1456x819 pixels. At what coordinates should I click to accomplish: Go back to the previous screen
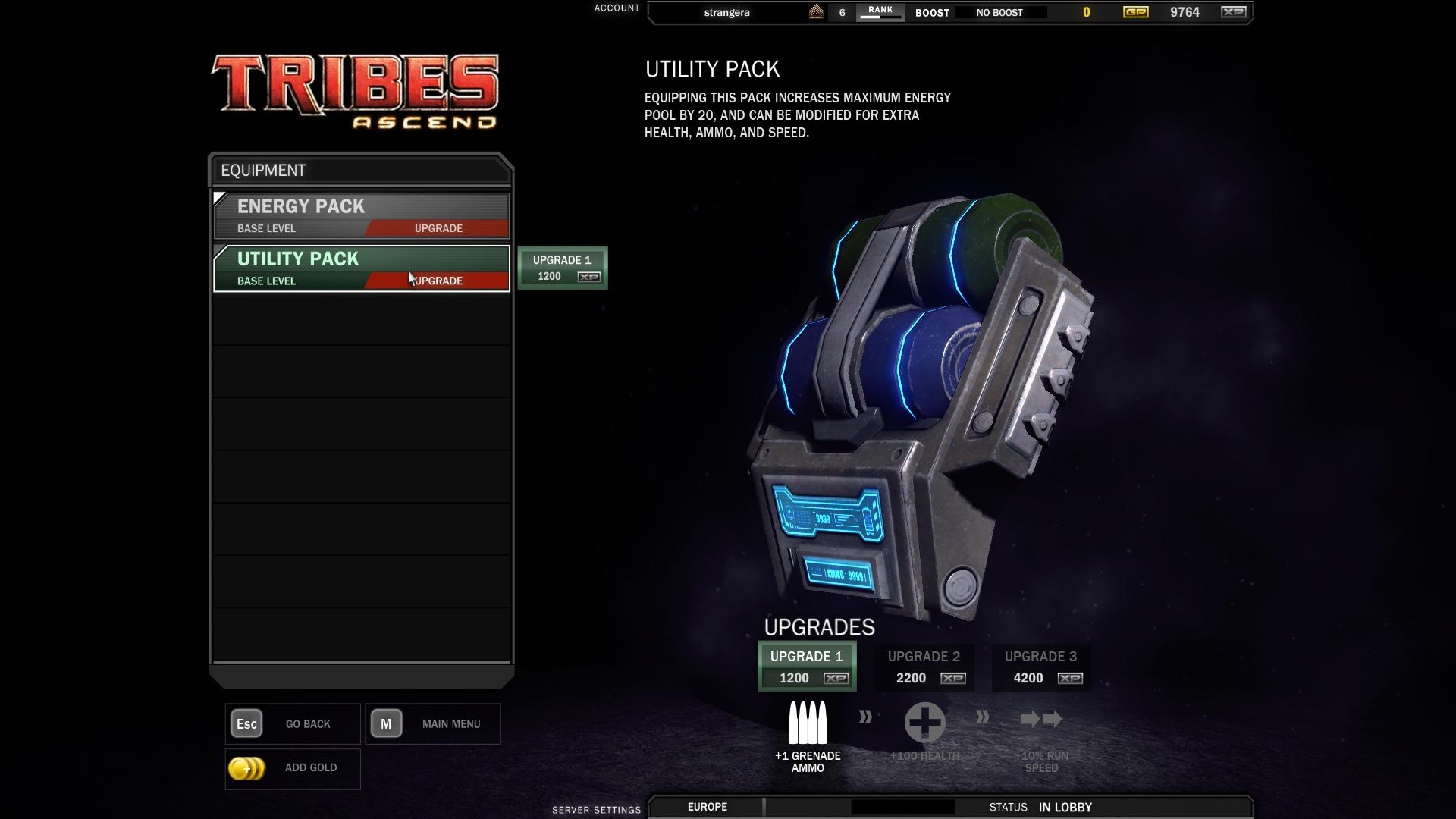click(x=293, y=724)
